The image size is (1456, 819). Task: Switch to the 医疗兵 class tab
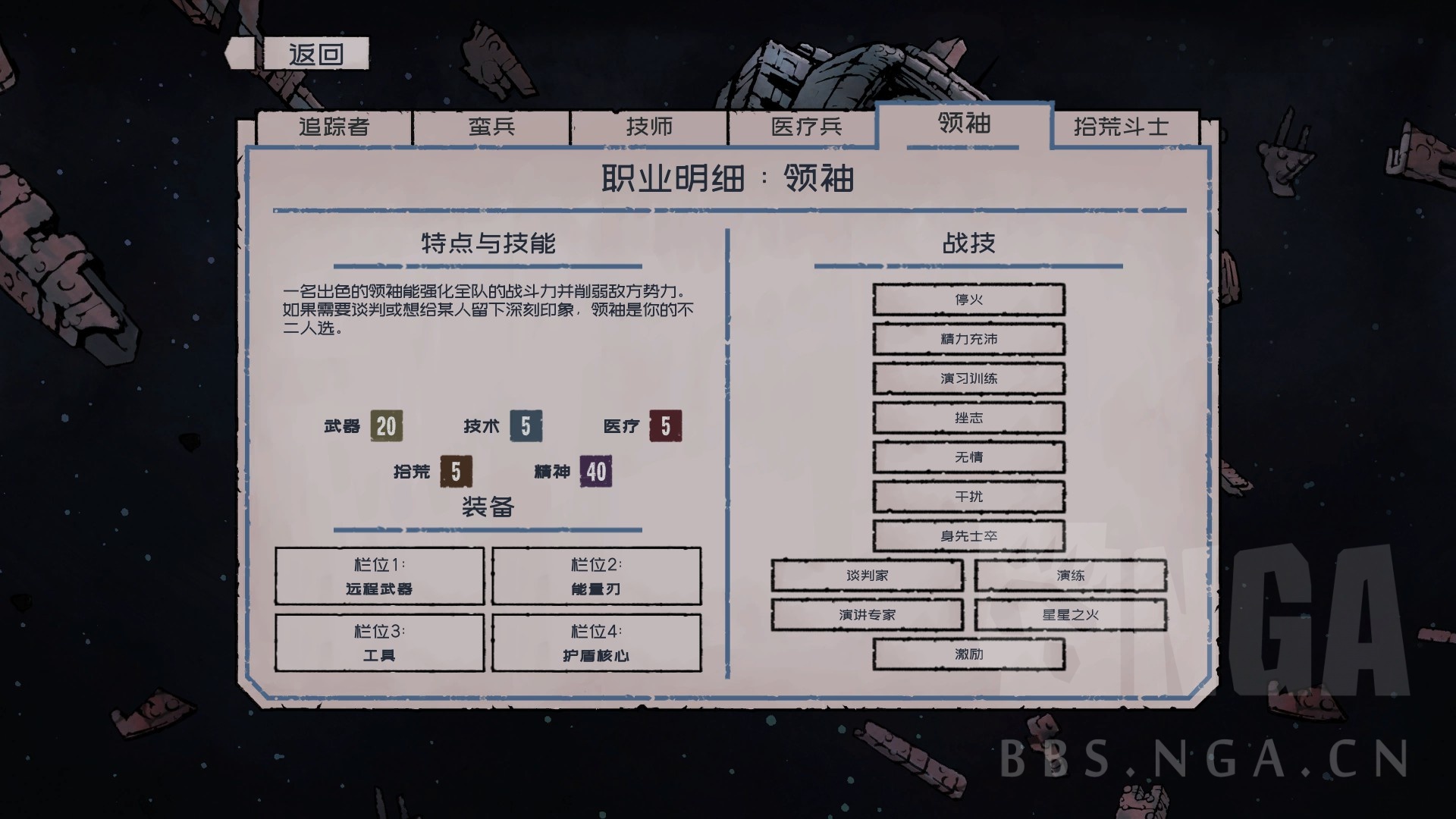pyautogui.click(x=805, y=127)
